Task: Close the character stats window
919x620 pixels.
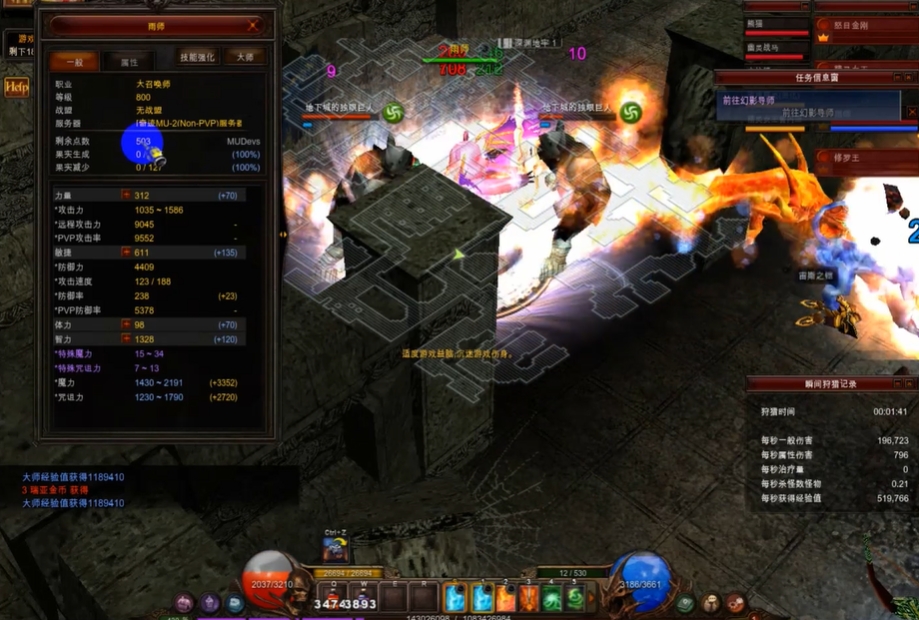Action: pos(253,25)
